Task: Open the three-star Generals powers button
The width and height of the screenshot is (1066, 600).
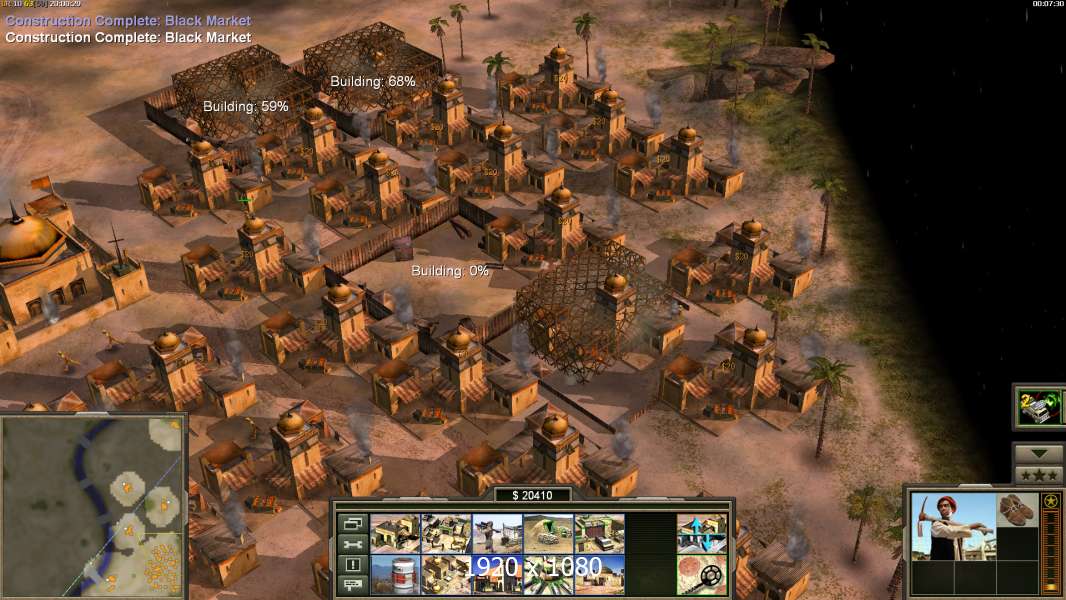Action: point(1038,475)
